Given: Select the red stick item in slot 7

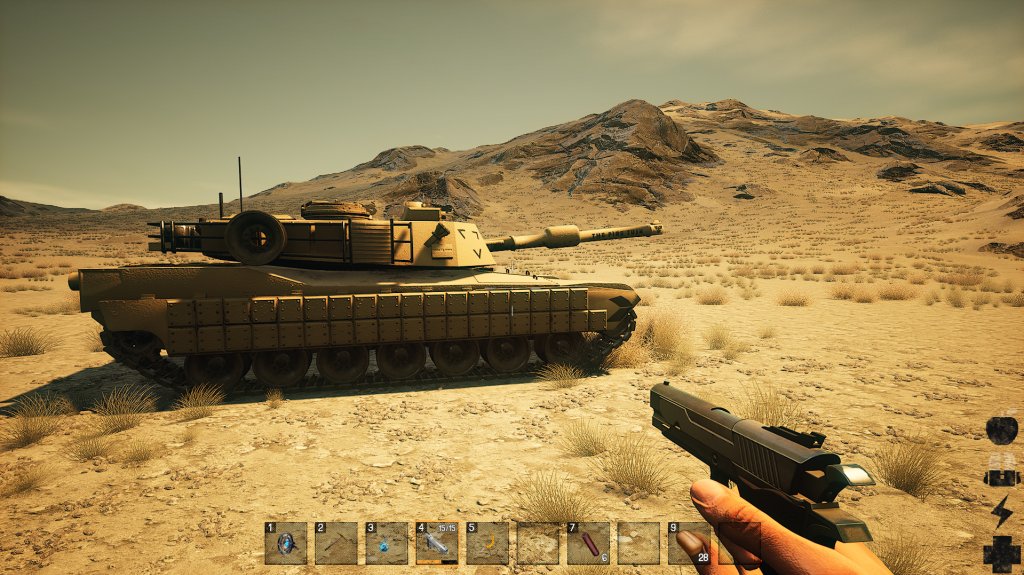Looking at the screenshot, I should click(x=588, y=543).
